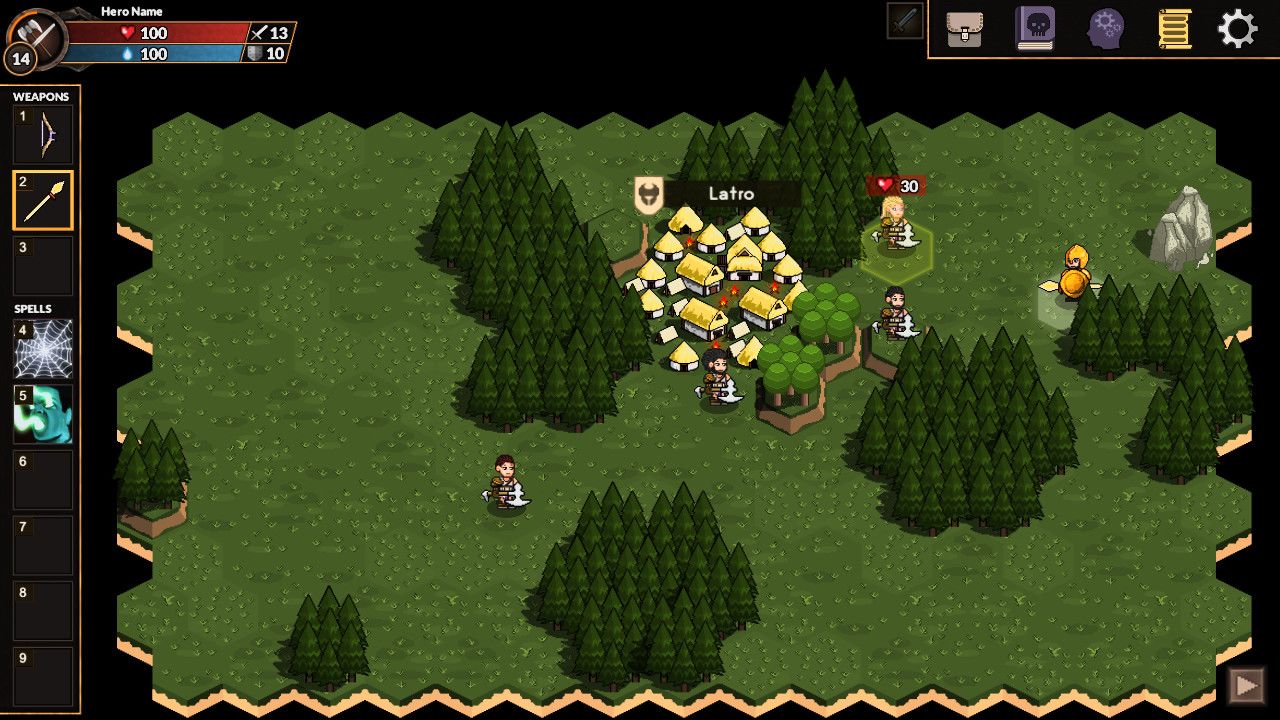Screen dimensions: 1280x720
Task: Click the sword icon beside the top toolbar
Action: tap(905, 21)
